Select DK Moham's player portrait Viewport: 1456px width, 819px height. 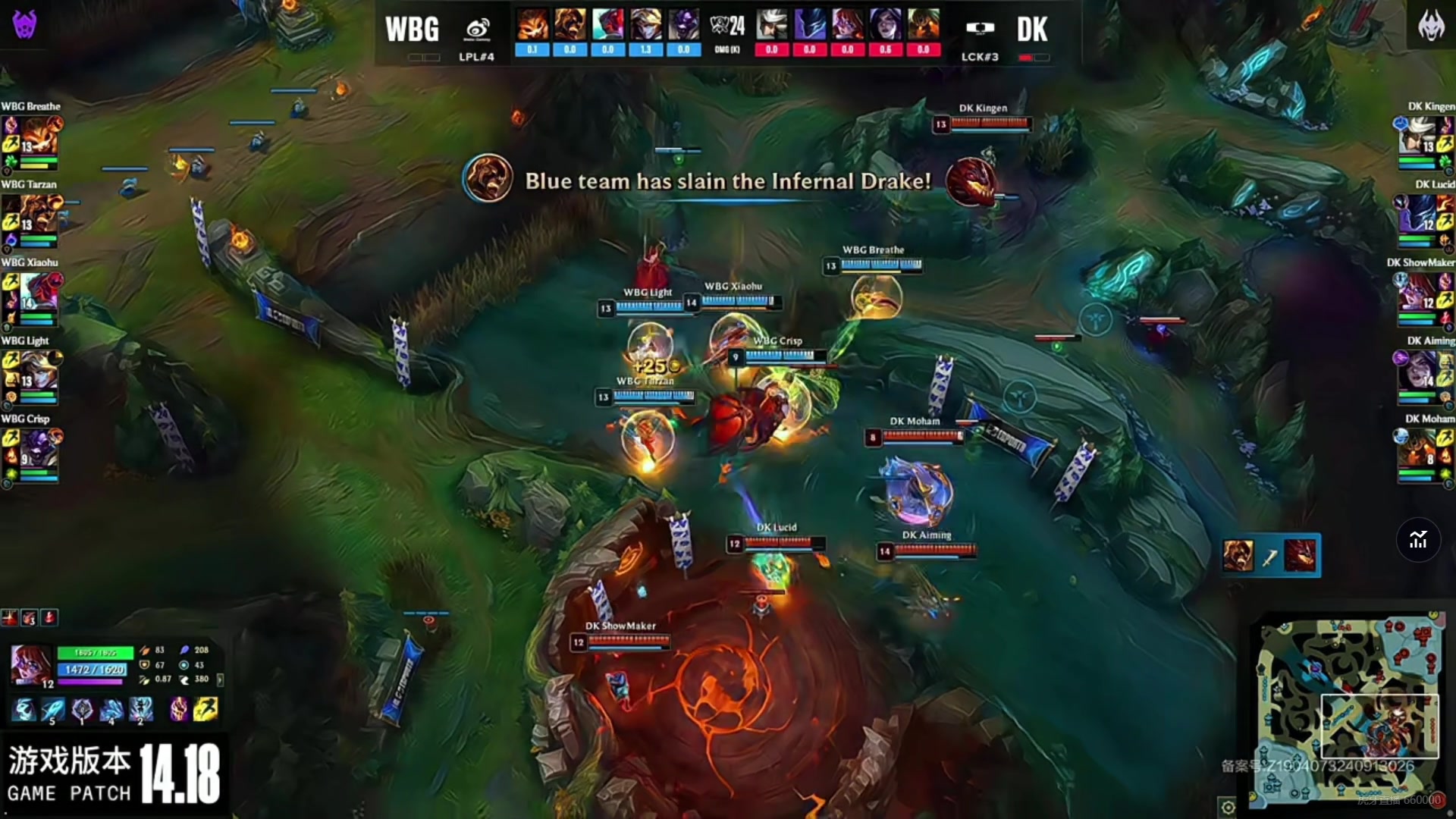(x=1418, y=449)
